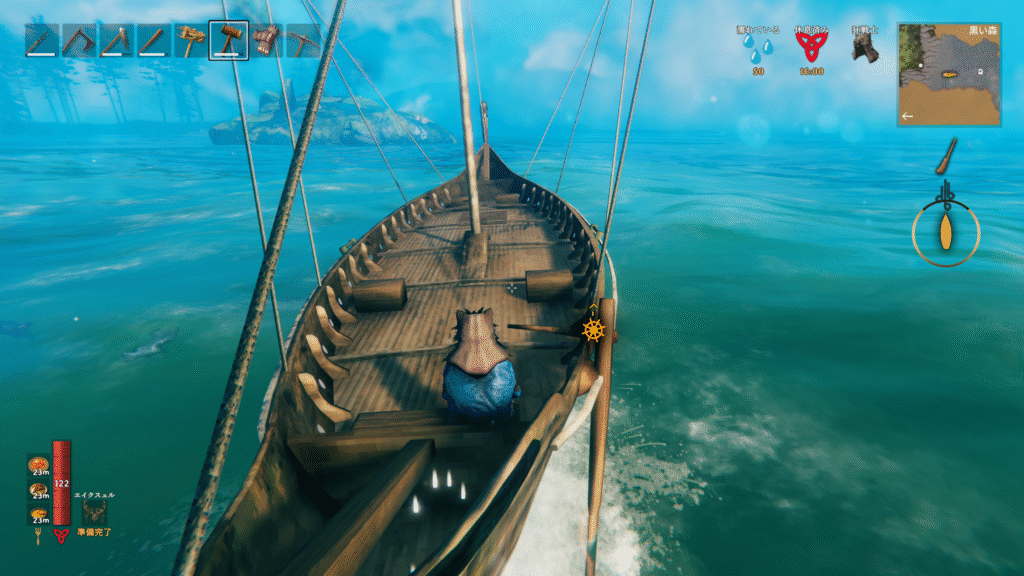Image resolution: width=1024 pixels, height=576 pixels.
Task: Equip the pickaxe from the hotbar
Action: [x=303, y=41]
